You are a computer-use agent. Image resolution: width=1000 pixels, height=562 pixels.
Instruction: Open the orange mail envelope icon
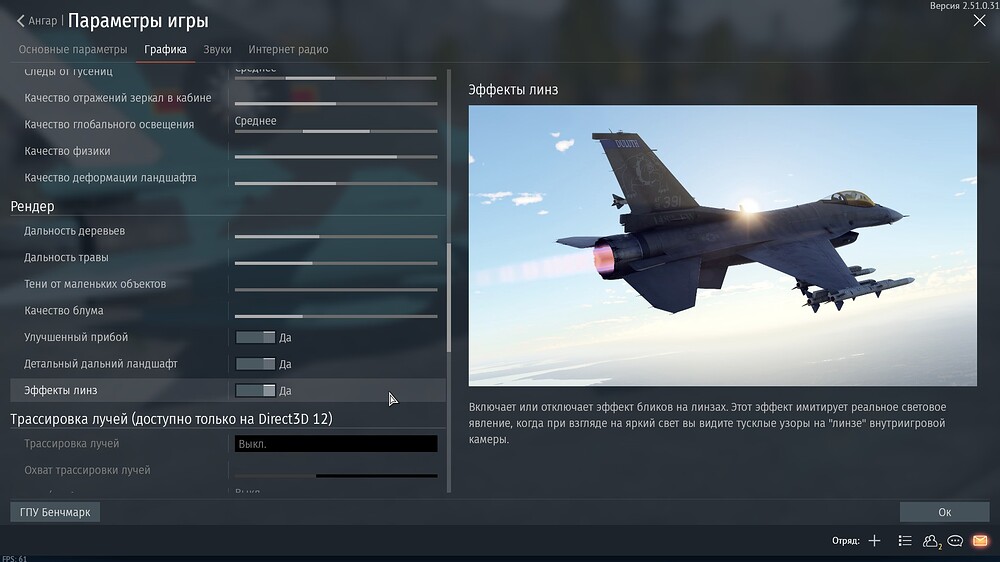(x=979, y=541)
